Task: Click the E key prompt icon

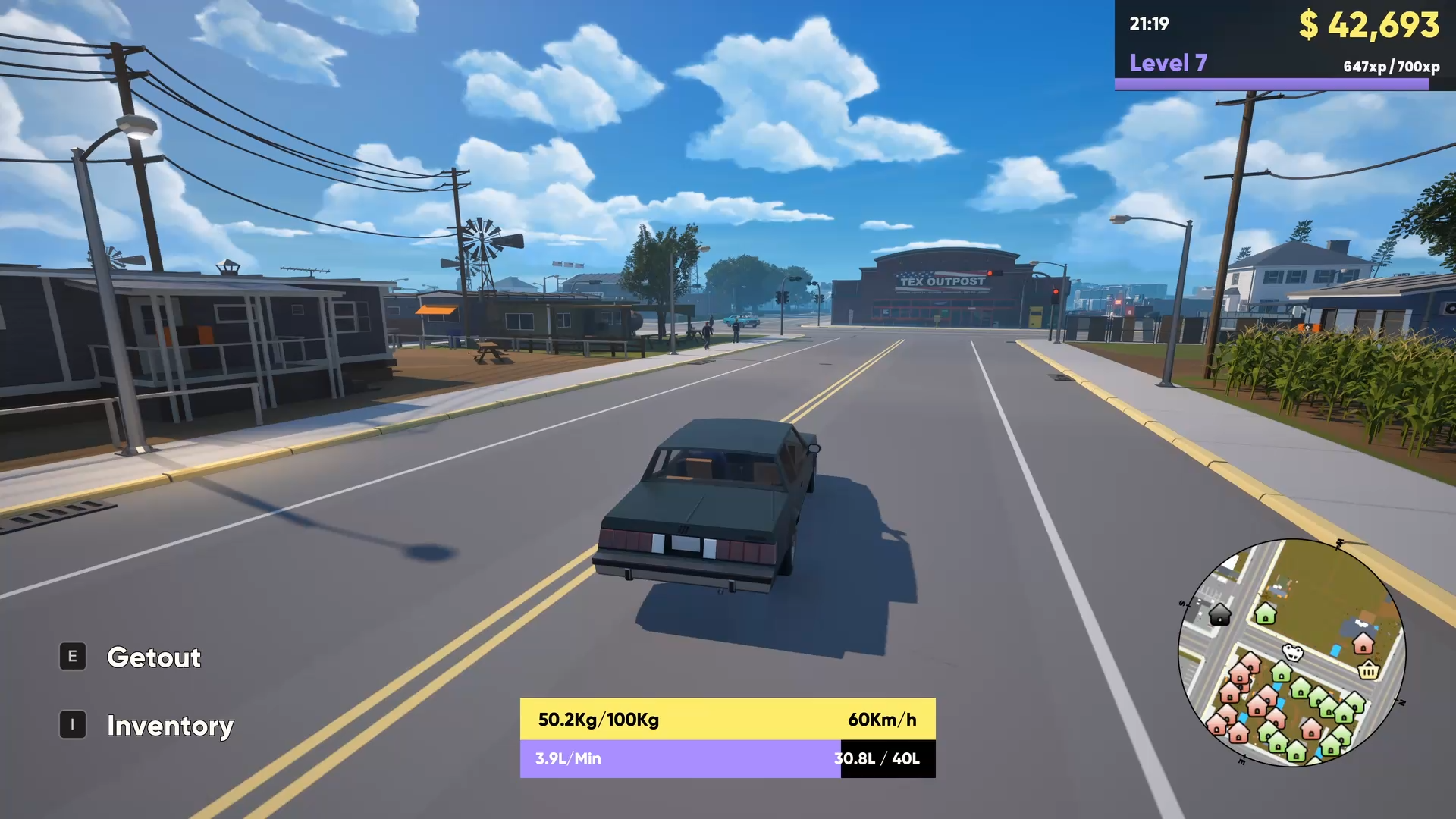Action: click(x=72, y=657)
